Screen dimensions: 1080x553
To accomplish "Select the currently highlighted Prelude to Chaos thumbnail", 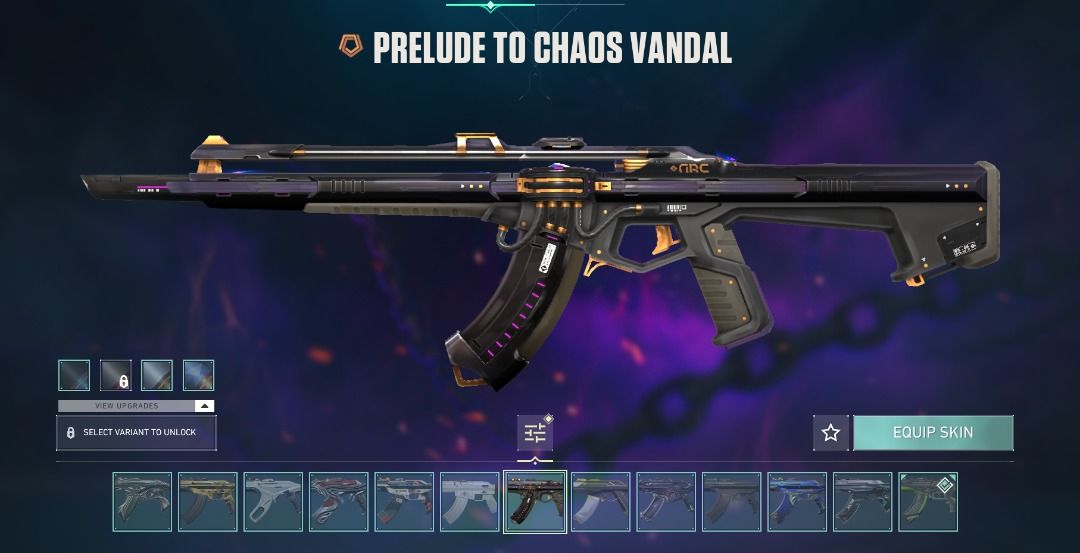I will 535,501.
